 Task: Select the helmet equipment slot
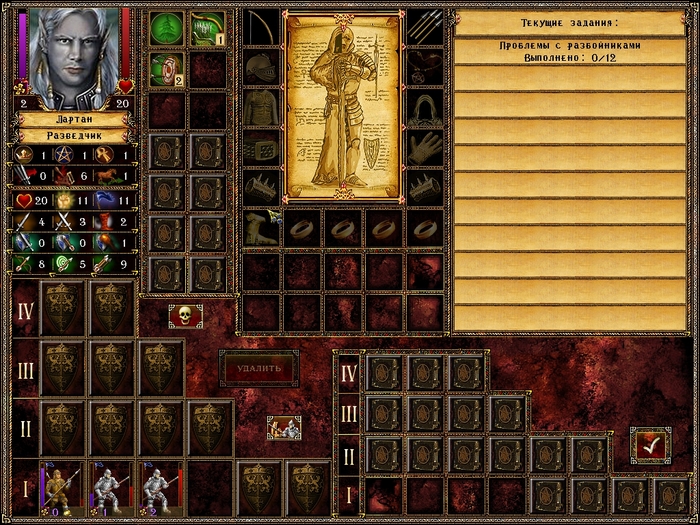[262, 67]
